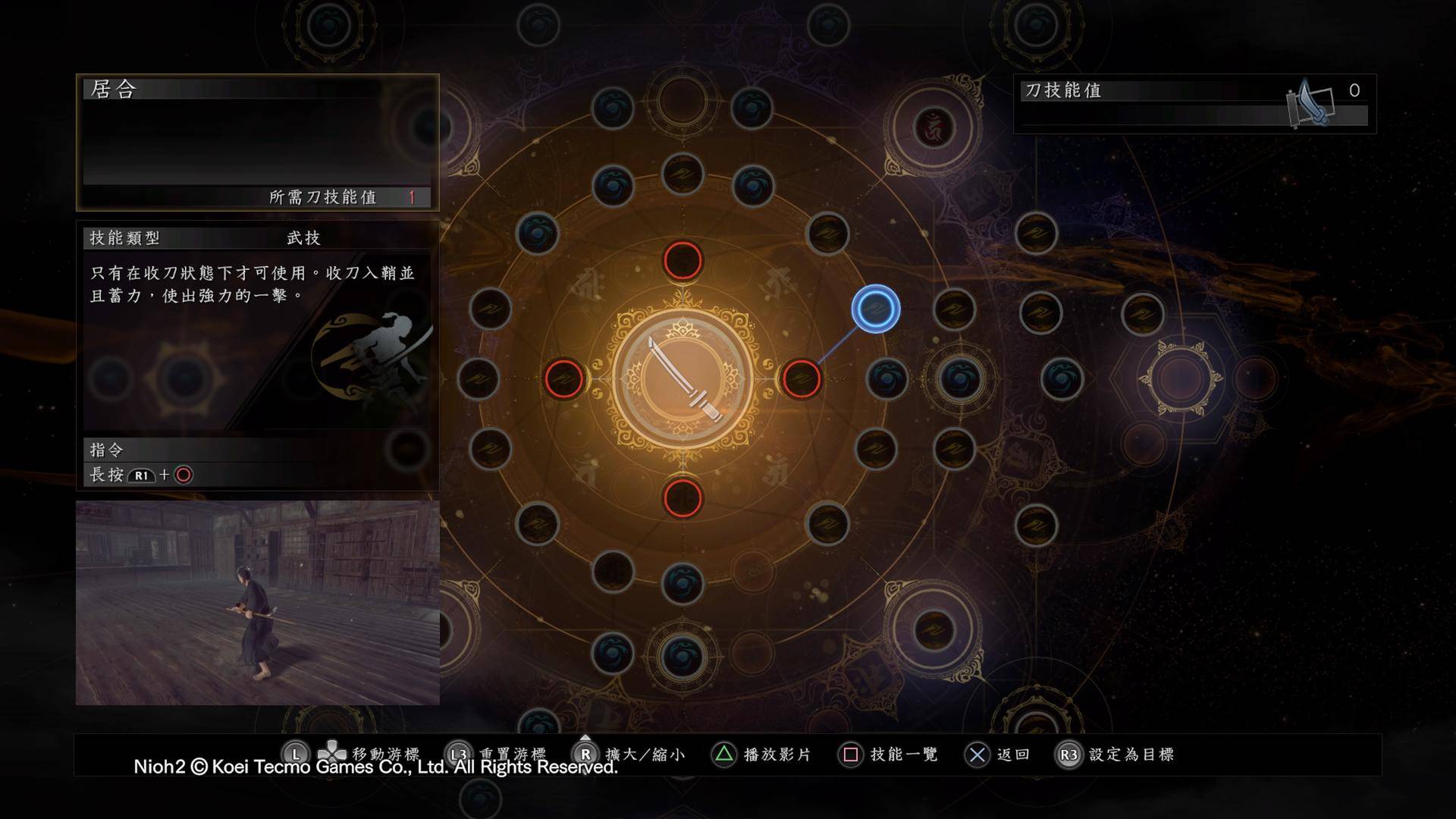The height and width of the screenshot is (819, 1456).
Task: Click the required skill value number 1
Action: 411,196
